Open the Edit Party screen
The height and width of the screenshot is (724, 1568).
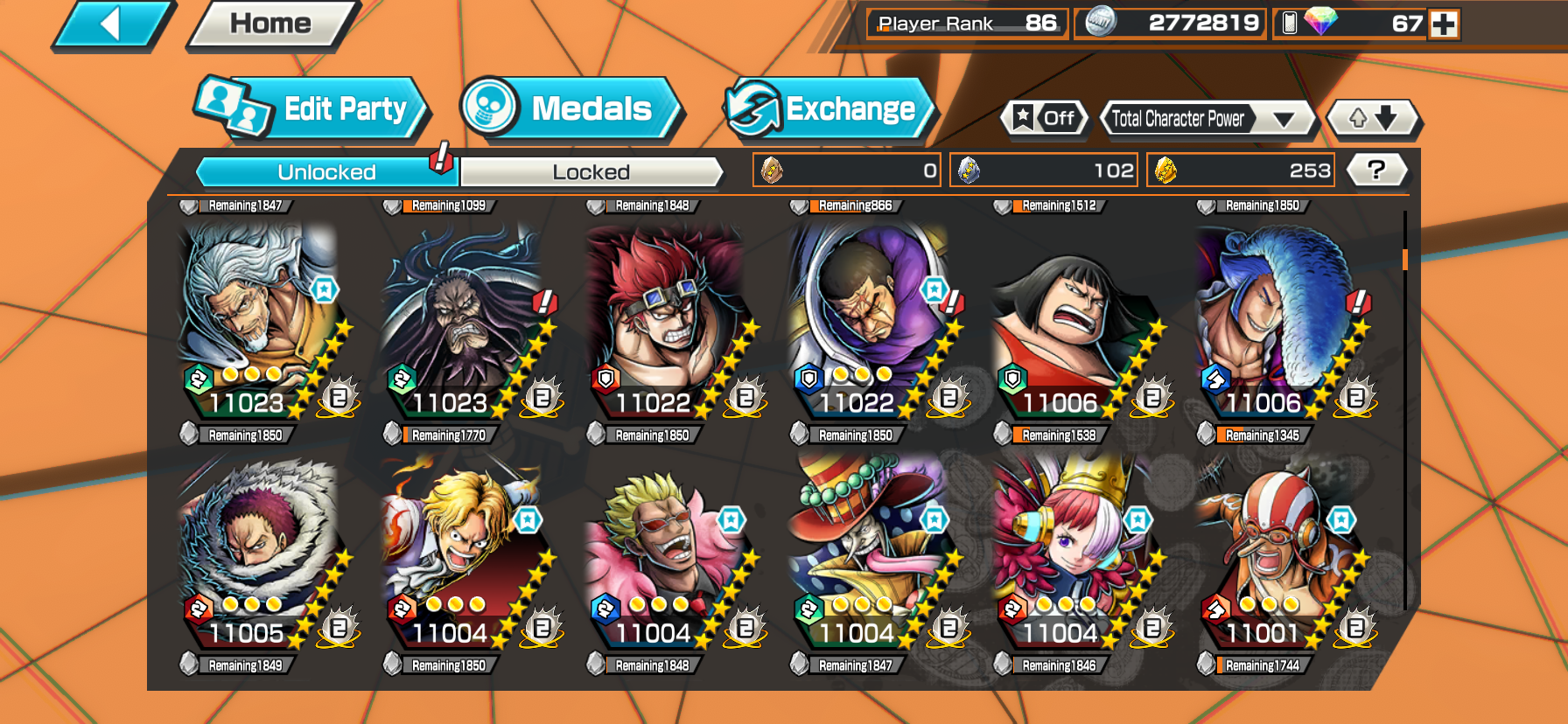311,109
